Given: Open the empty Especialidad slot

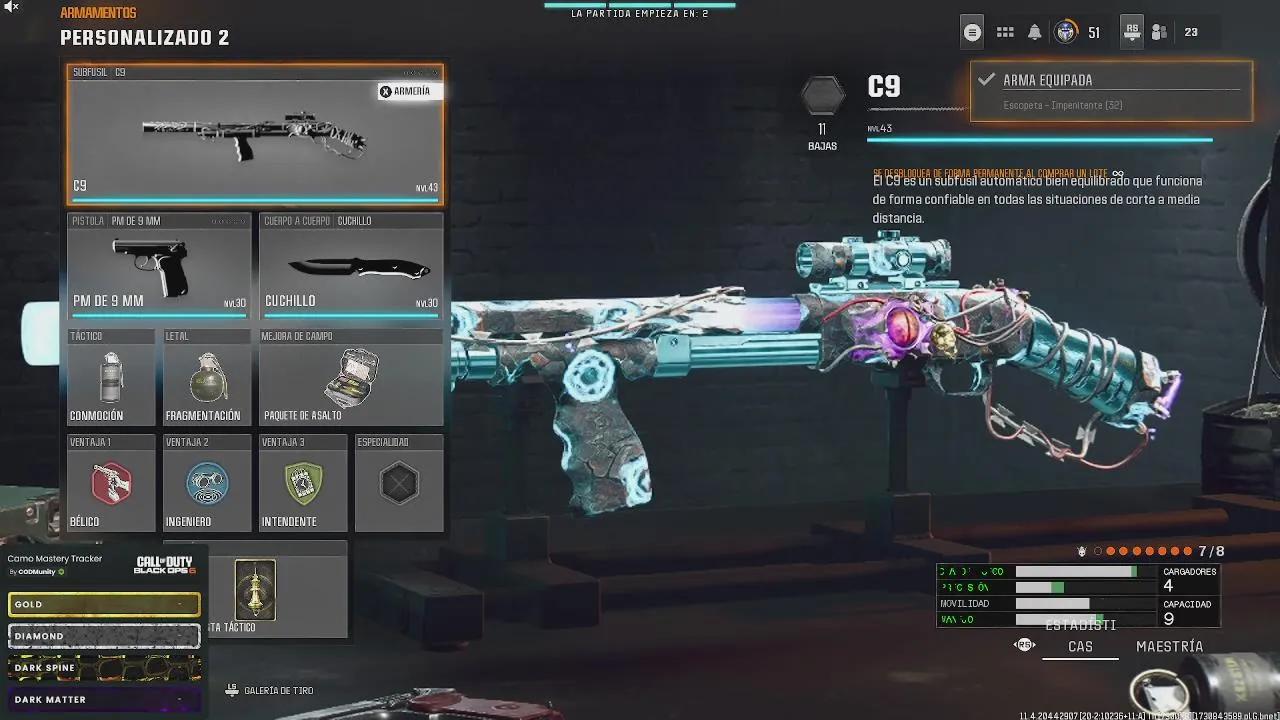Looking at the screenshot, I should tap(399, 485).
